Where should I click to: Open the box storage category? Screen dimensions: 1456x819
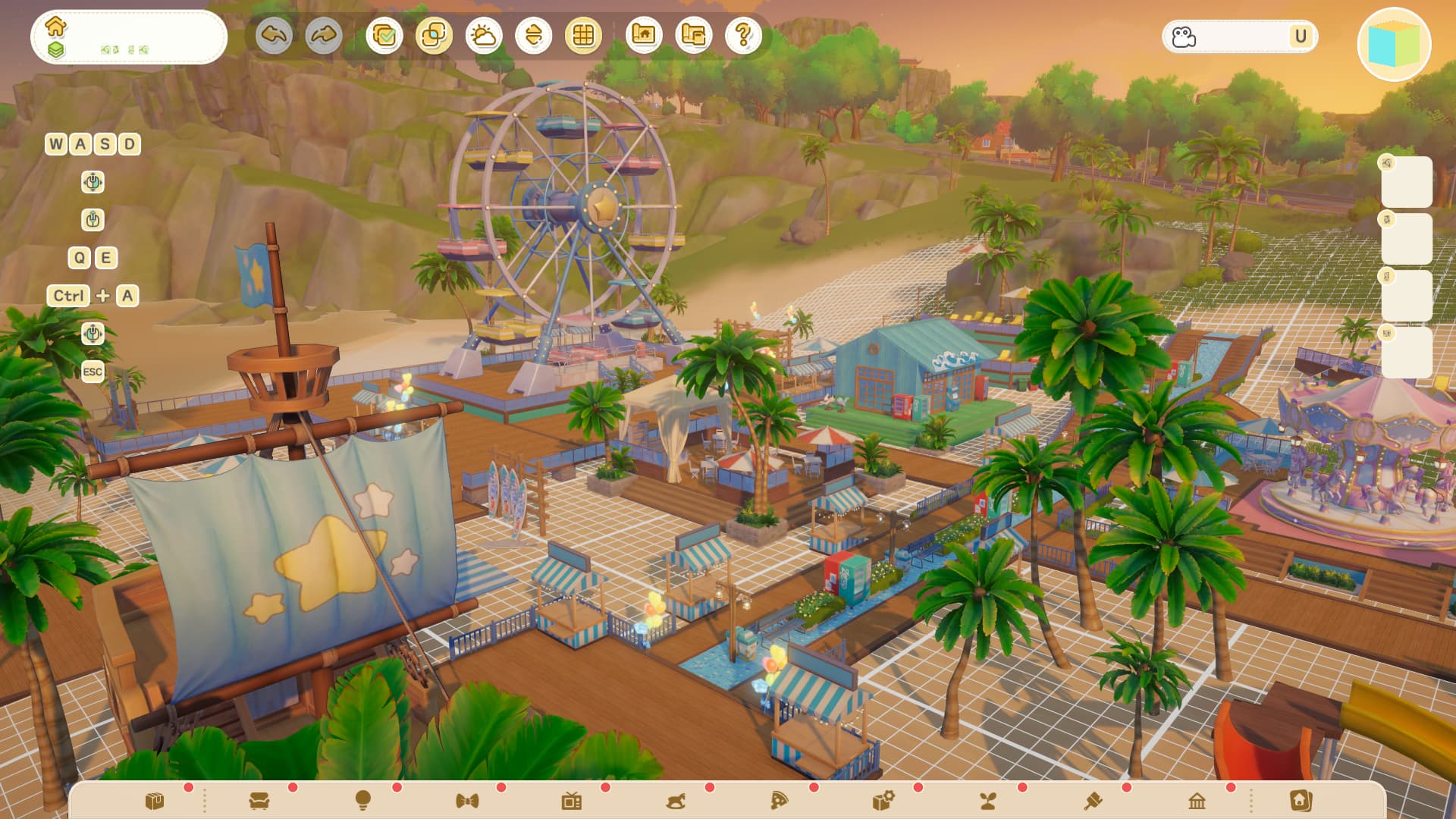click(x=155, y=801)
